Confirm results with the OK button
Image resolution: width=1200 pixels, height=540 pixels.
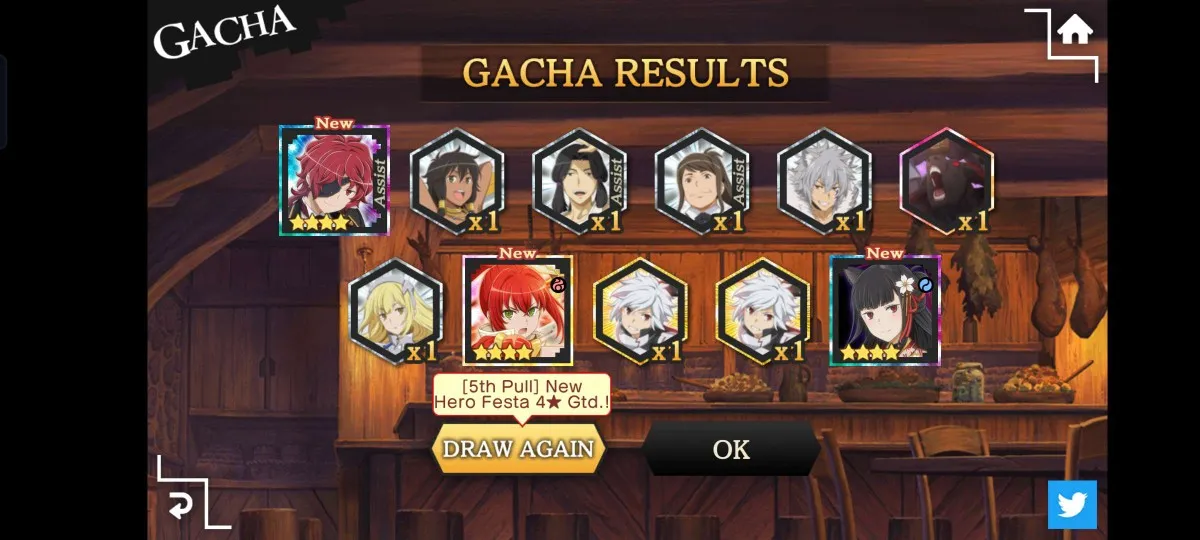pyautogui.click(x=731, y=450)
